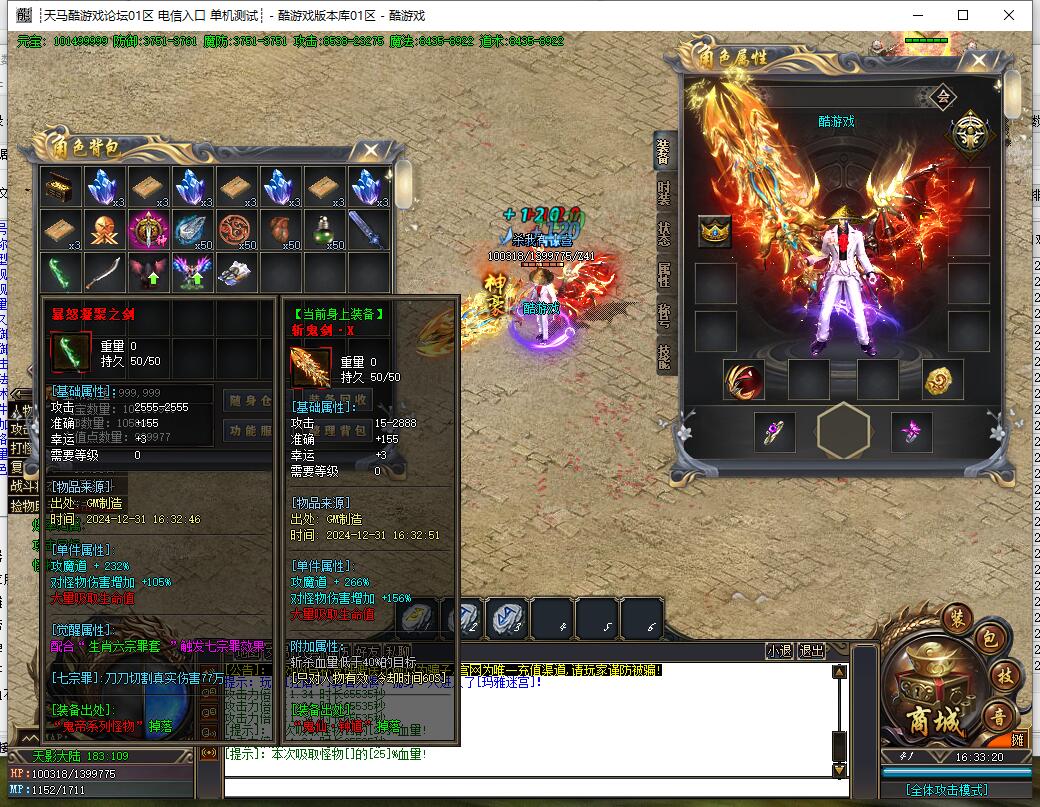Image resolution: width=1040 pixels, height=807 pixels.
Task: Open the 技能 skills tab
Action: tap(664, 355)
